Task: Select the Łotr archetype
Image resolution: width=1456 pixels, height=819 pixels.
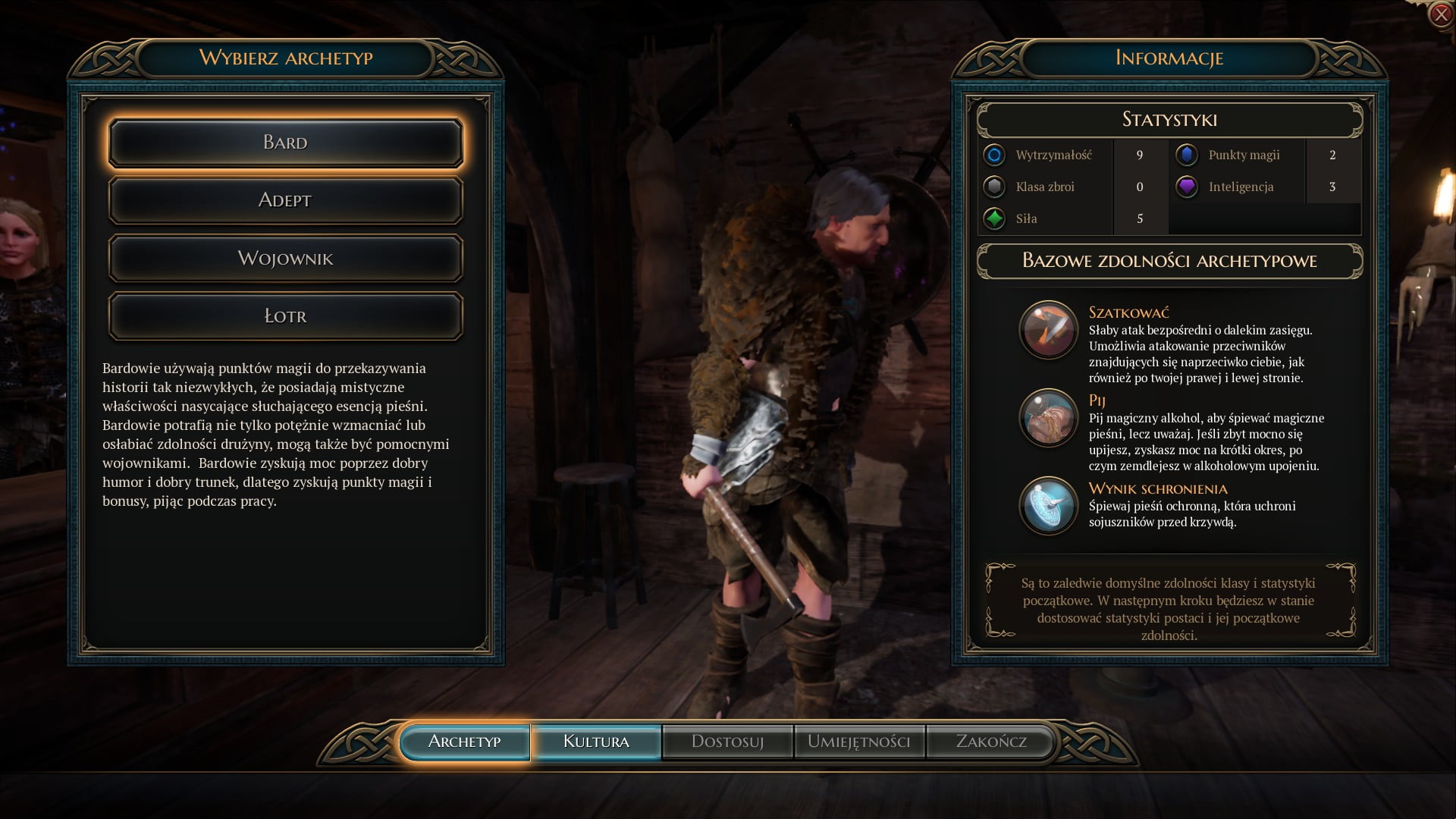Action: (285, 316)
